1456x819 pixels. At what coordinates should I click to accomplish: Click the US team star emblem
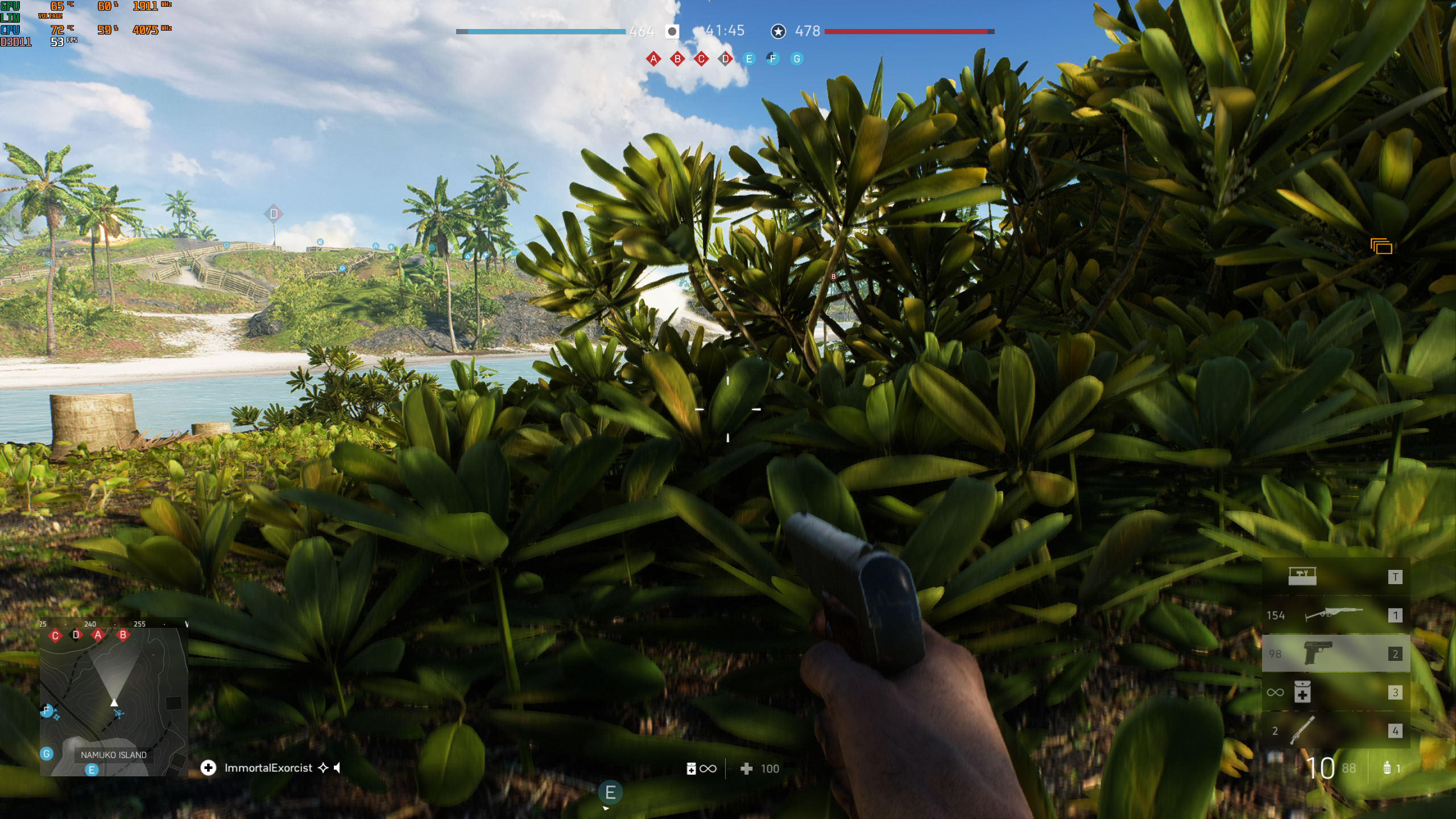[x=778, y=31]
